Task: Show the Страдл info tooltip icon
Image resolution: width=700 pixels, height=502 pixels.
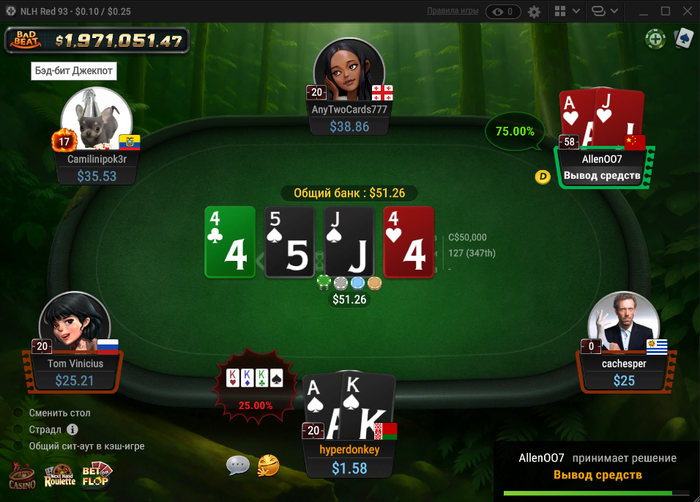Action: (x=72, y=429)
